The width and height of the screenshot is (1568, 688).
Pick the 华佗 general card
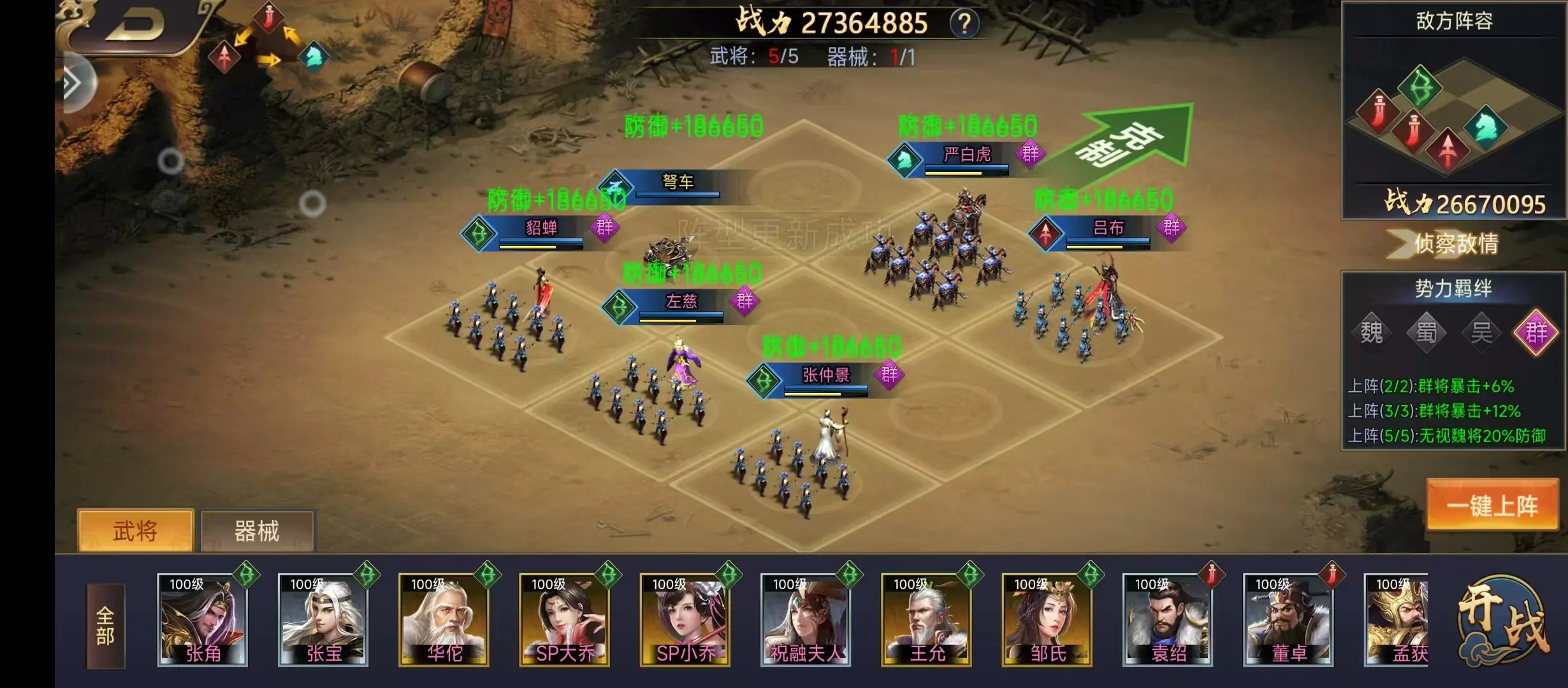(x=444, y=620)
